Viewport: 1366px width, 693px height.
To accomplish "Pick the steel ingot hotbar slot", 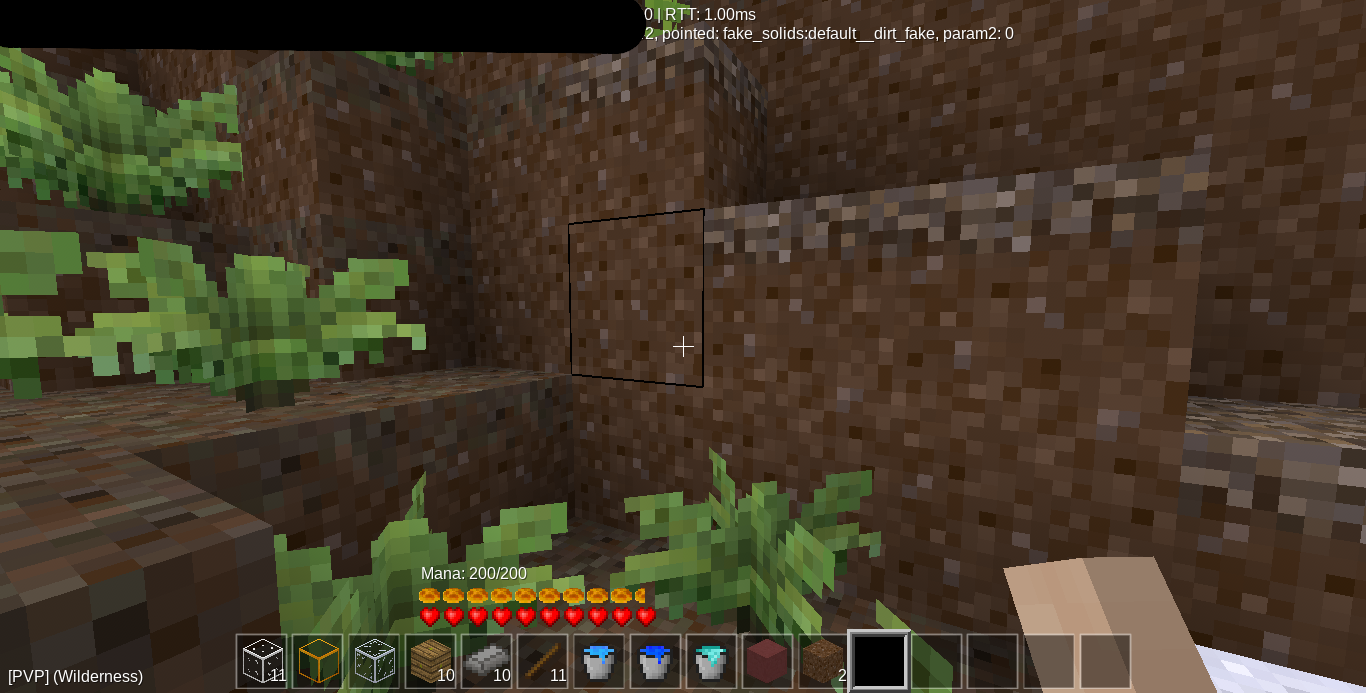I will click(x=486, y=661).
